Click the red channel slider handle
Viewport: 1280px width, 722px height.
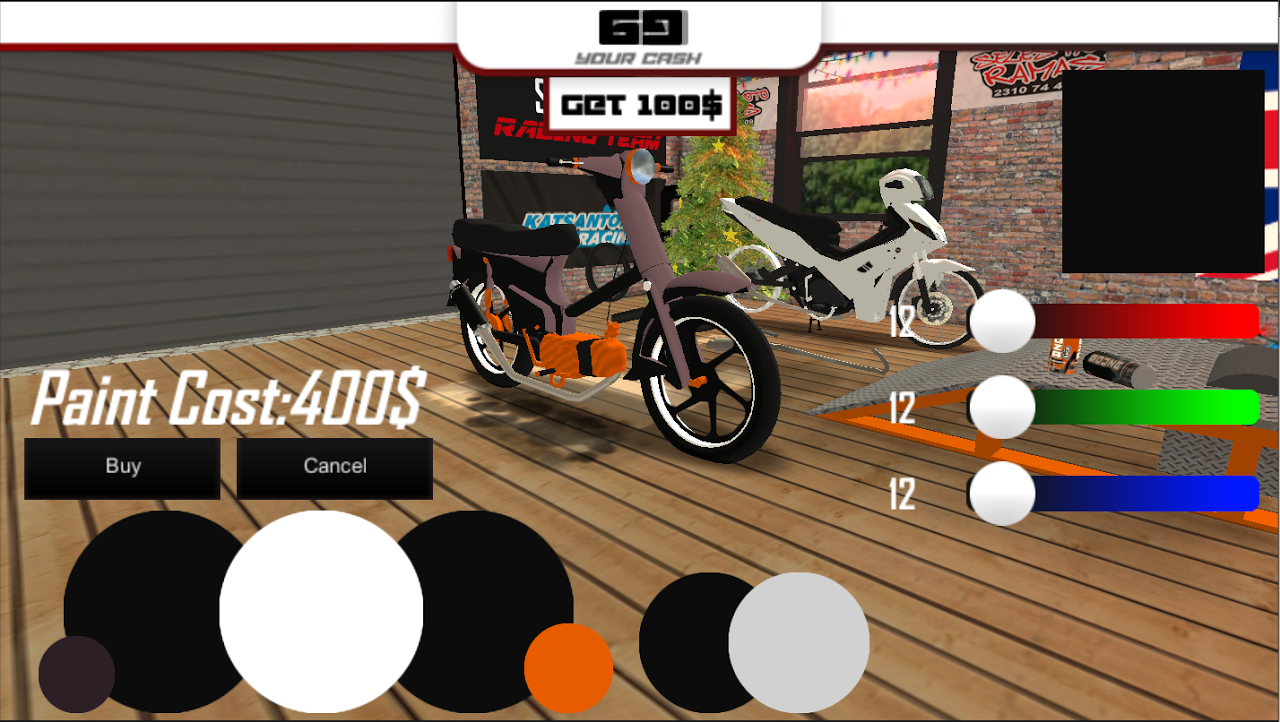click(x=1002, y=320)
